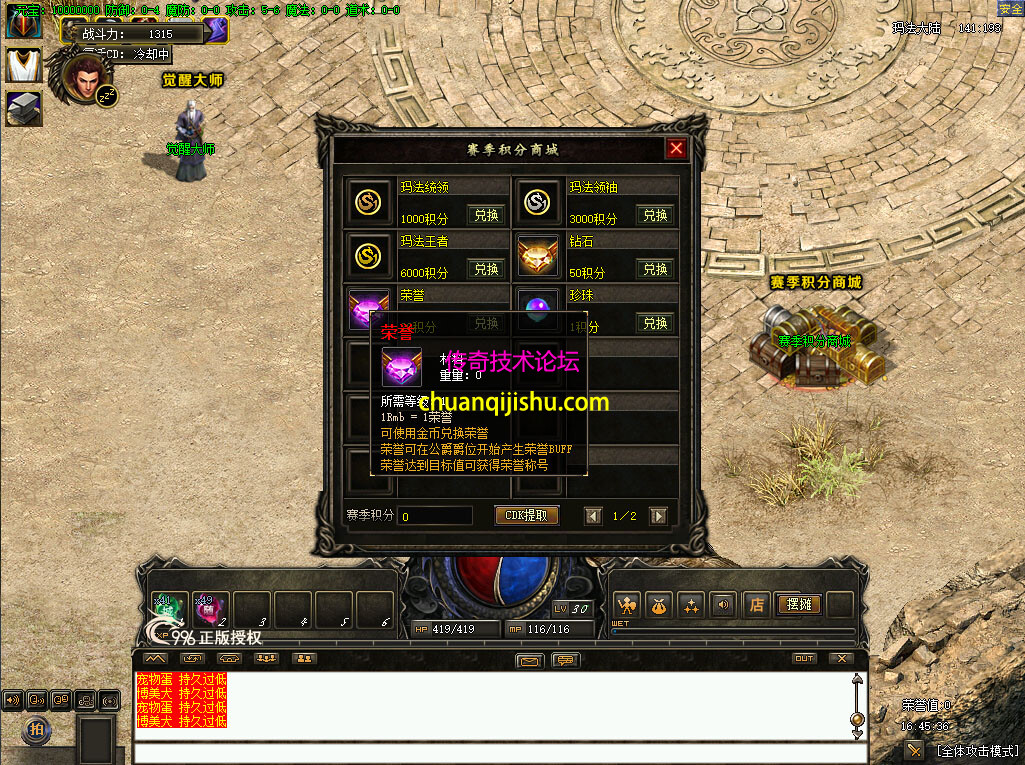Open the 摆摊 stall button
The image size is (1025, 765).
[x=798, y=604]
